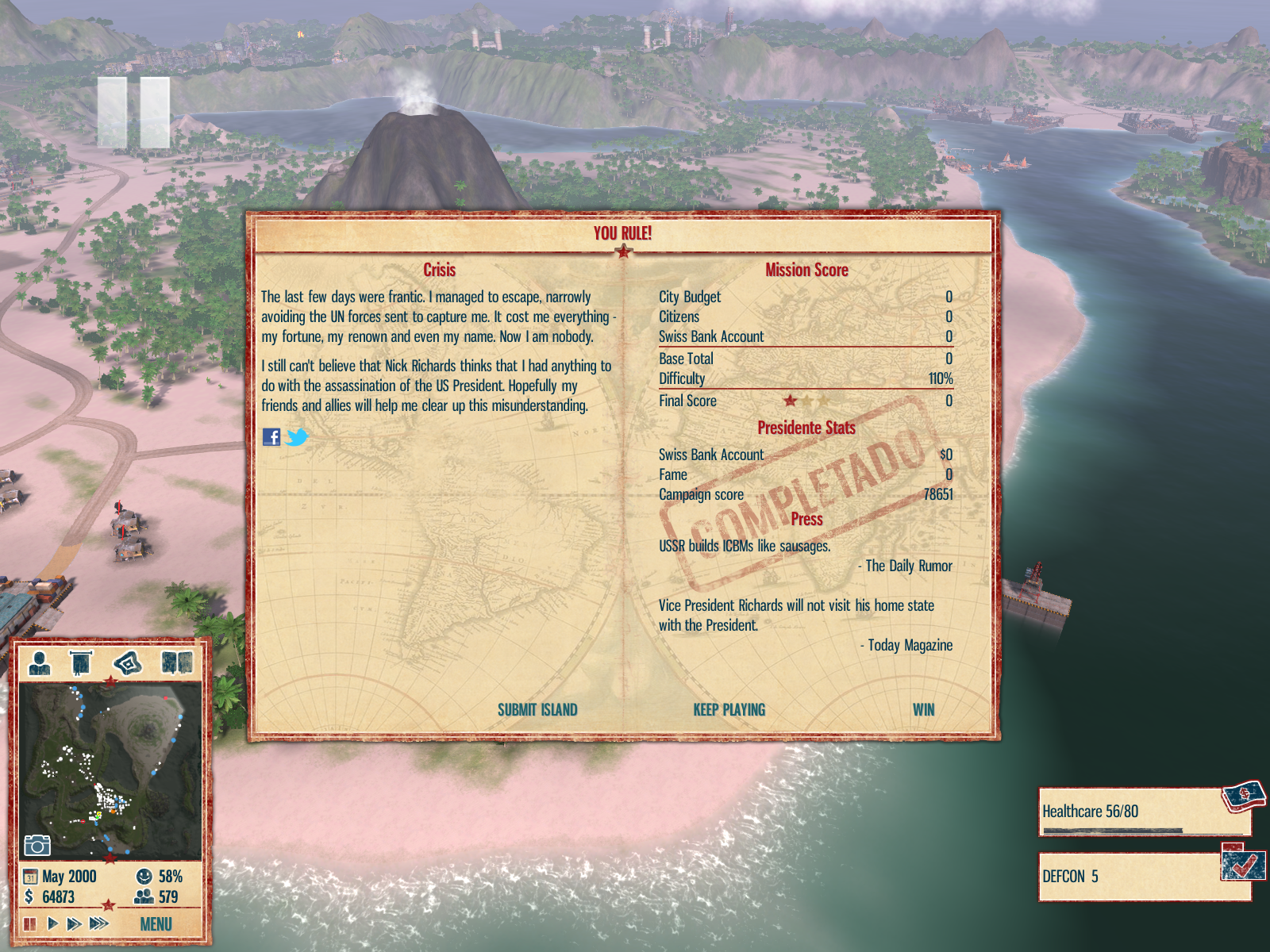Open the almanac book icon
The height and width of the screenshot is (952, 1270).
tap(177, 662)
